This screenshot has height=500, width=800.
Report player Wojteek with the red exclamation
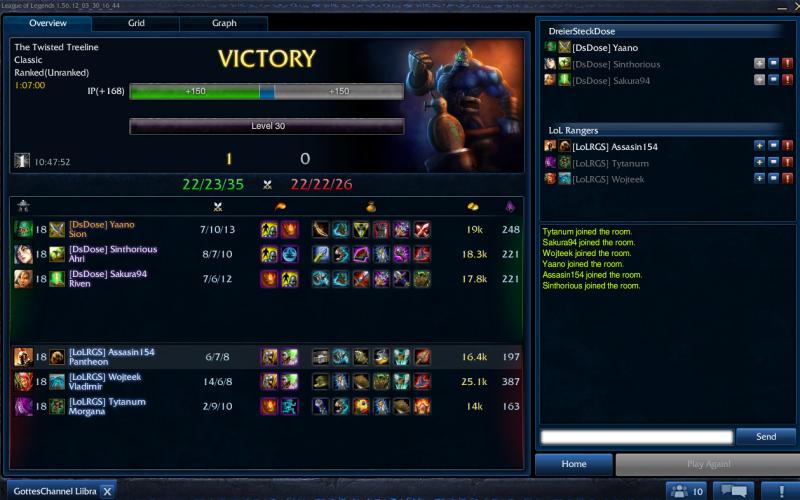[787, 178]
